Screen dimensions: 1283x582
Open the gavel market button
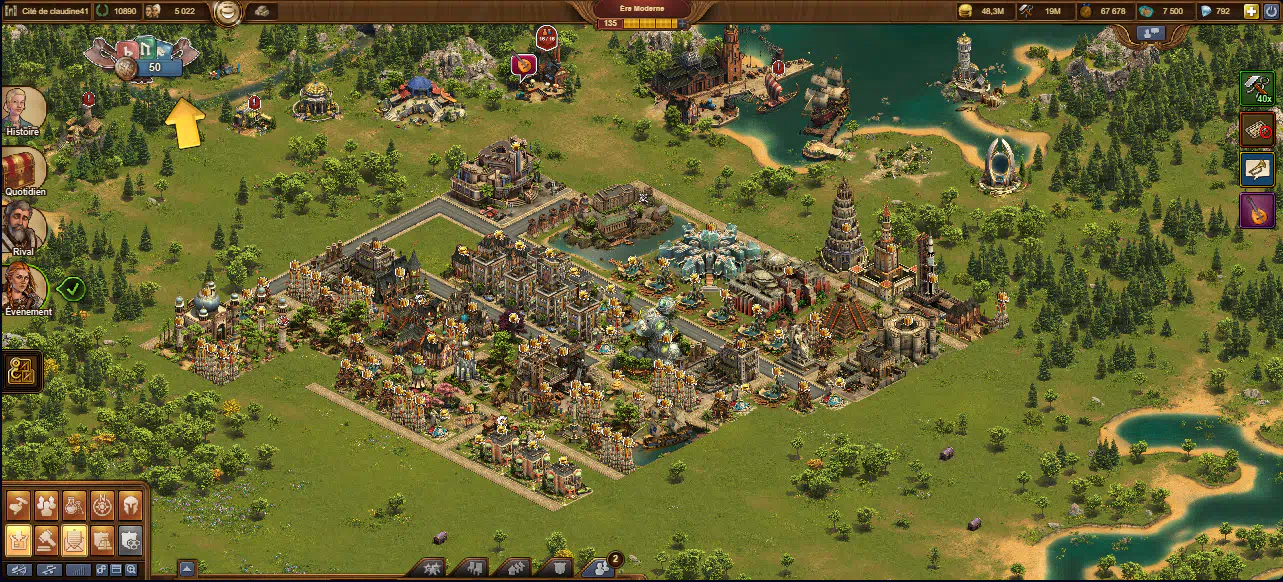tap(47, 541)
